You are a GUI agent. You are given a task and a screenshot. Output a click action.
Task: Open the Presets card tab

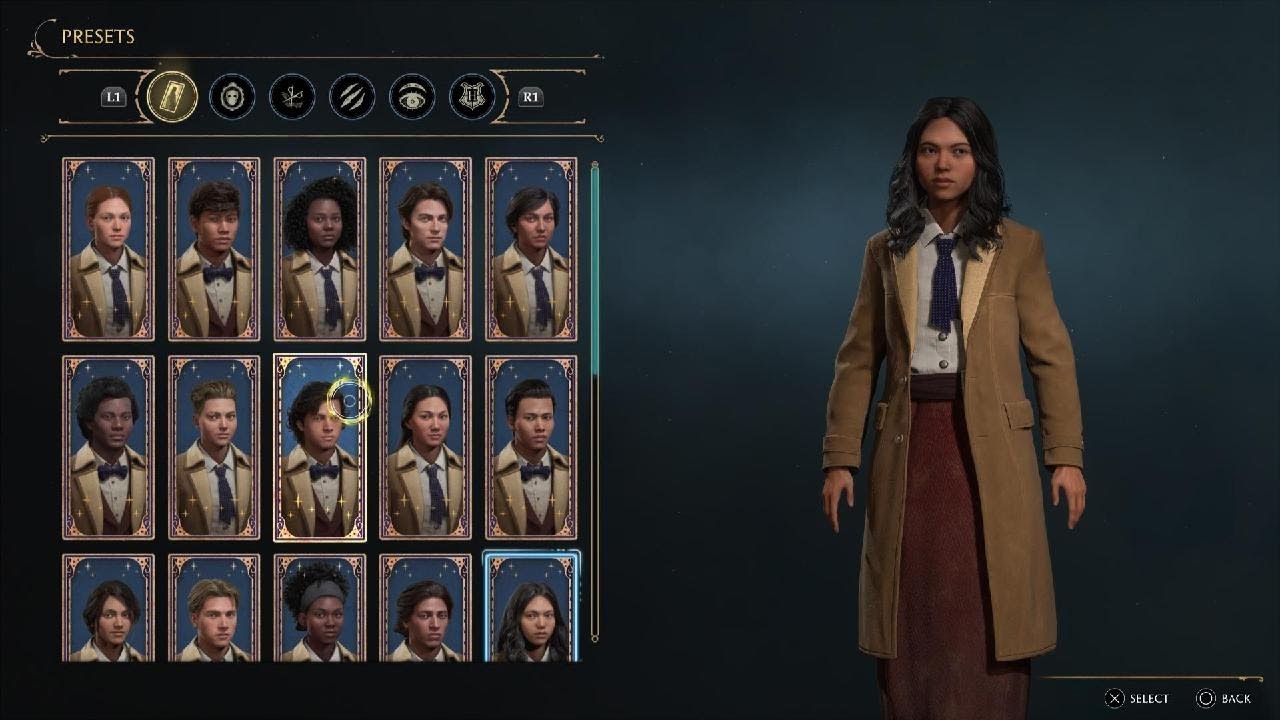172,97
